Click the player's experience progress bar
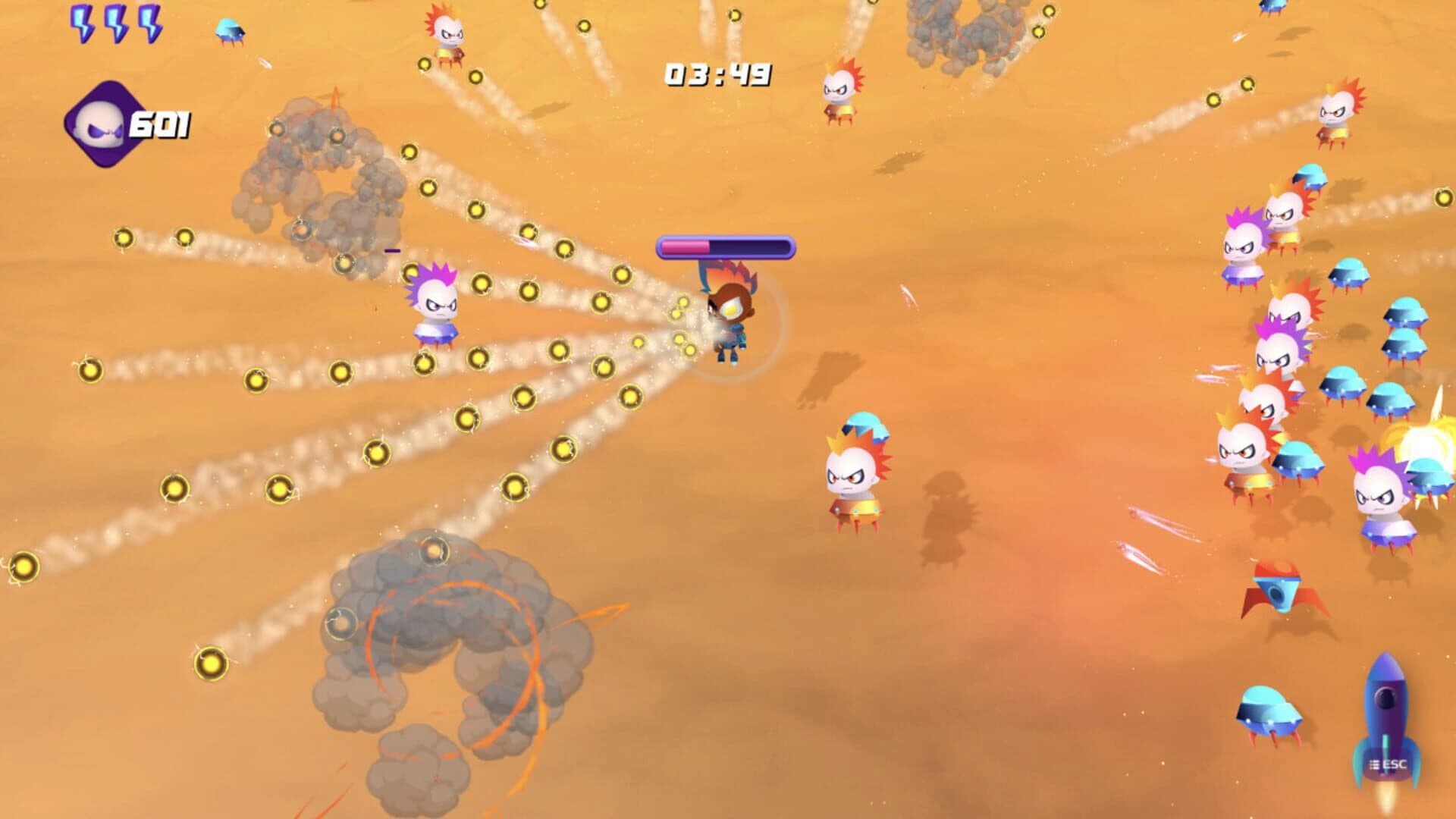1456x819 pixels. click(724, 246)
